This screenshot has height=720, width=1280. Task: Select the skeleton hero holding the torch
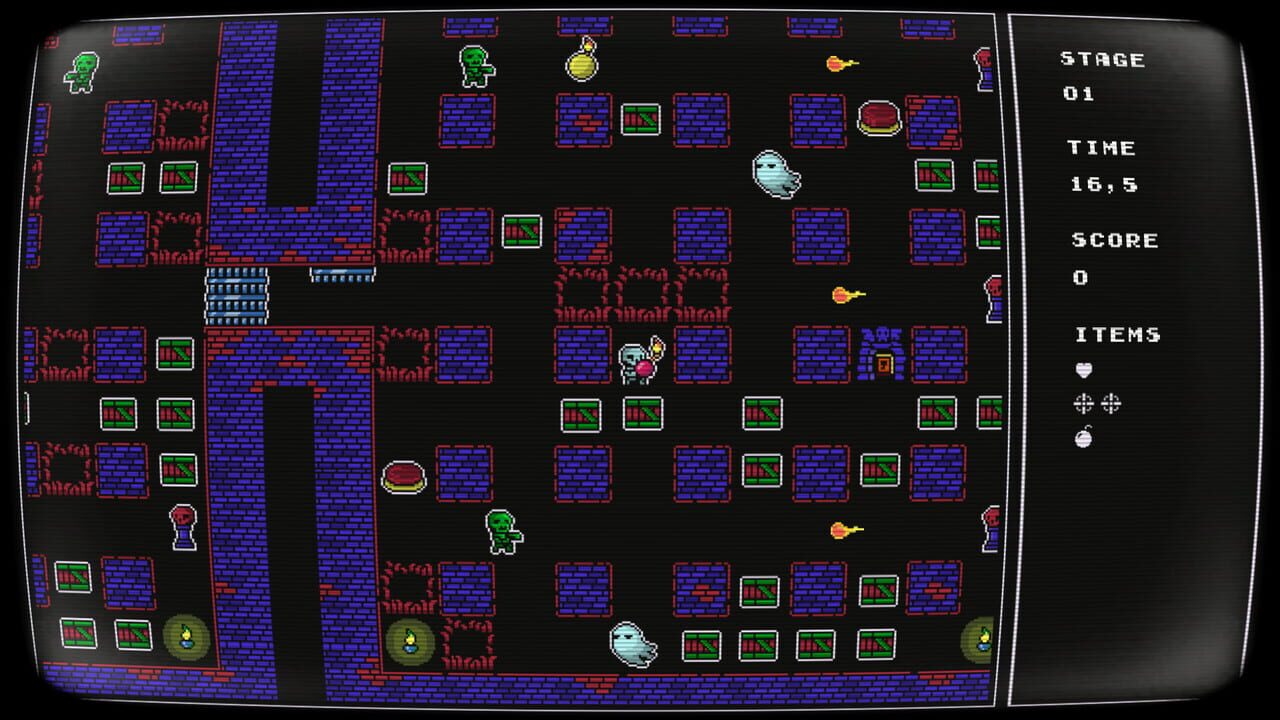tap(634, 362)
